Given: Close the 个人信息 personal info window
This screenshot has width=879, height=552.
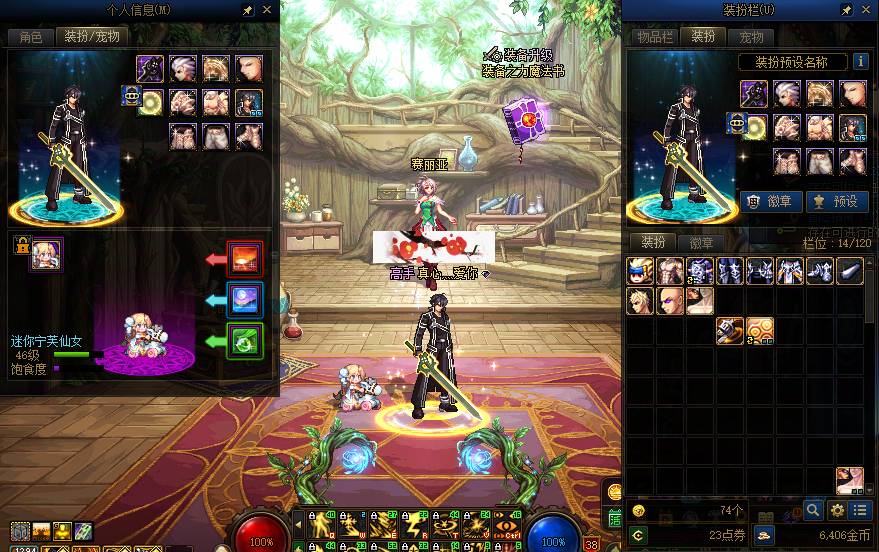Looking at the screenshot, I should point(267,10).
